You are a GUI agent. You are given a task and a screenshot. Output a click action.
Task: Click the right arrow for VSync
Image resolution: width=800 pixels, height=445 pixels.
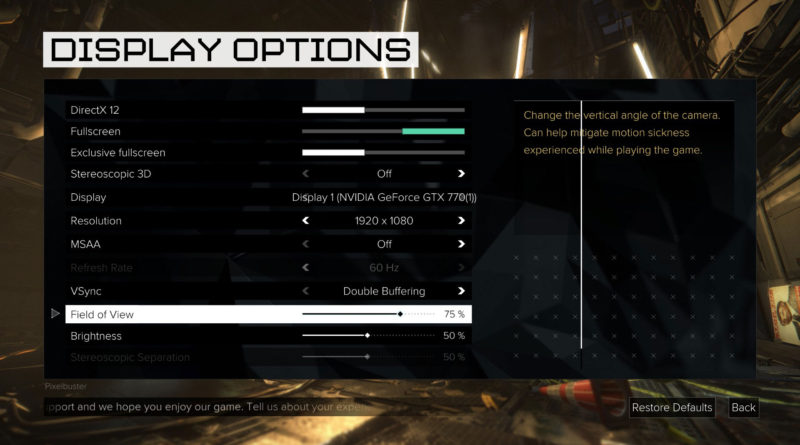coord(461,291)
